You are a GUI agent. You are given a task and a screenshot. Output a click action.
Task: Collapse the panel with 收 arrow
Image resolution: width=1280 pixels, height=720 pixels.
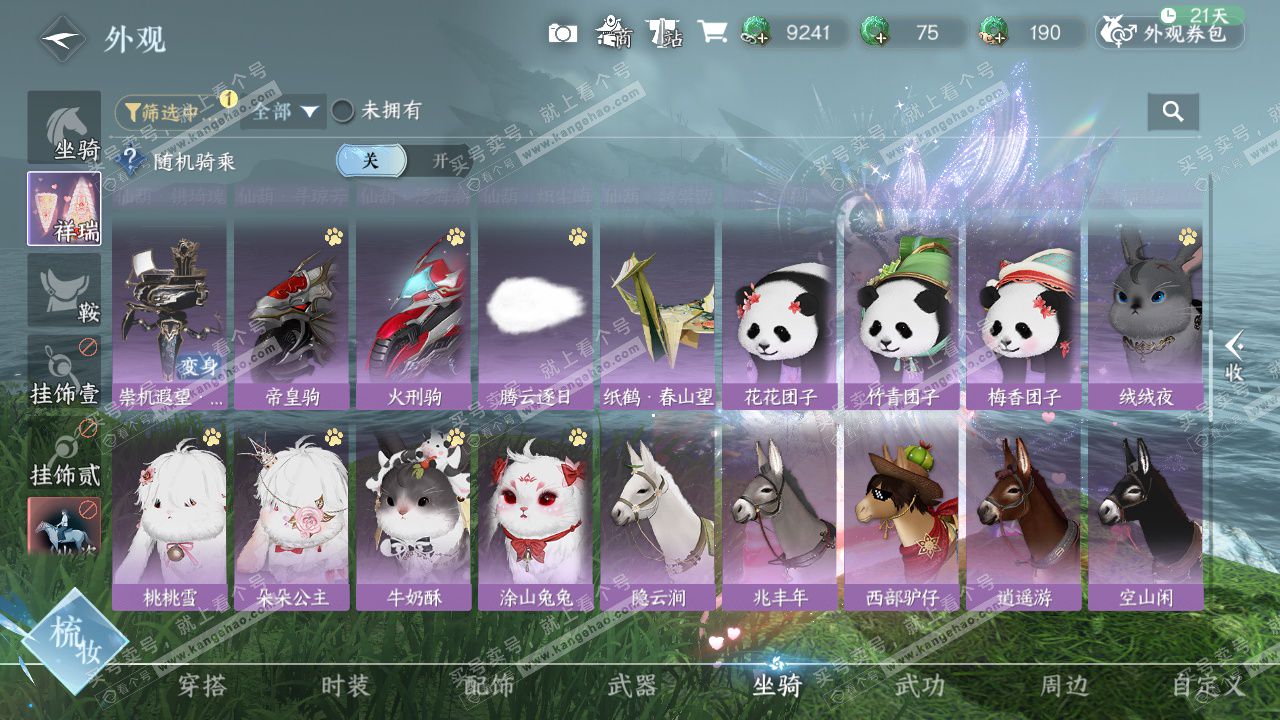(x=1235, y=357)
